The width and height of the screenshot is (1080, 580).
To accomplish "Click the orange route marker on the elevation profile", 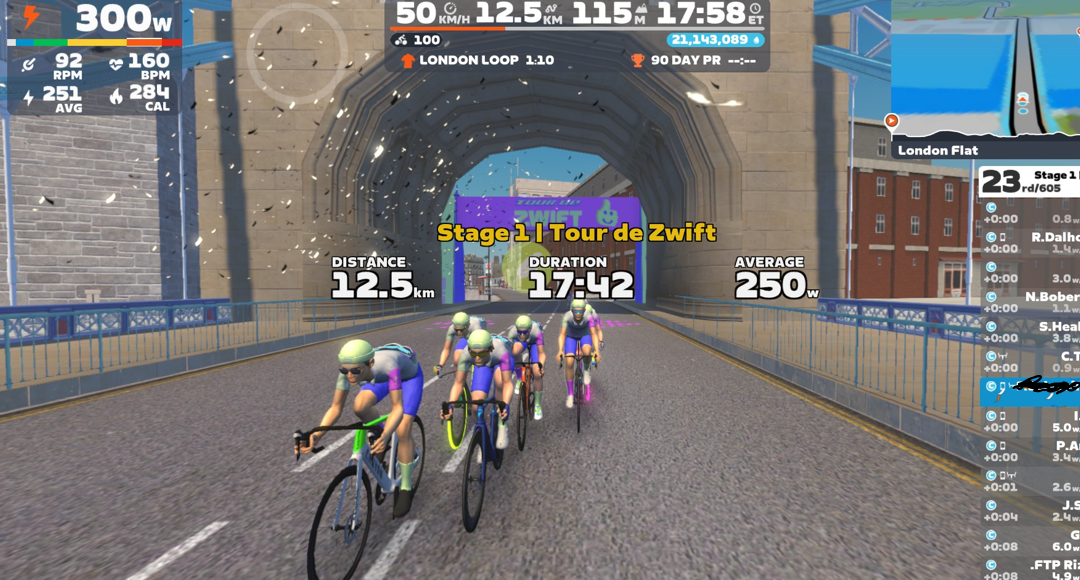I will [892, 121].
